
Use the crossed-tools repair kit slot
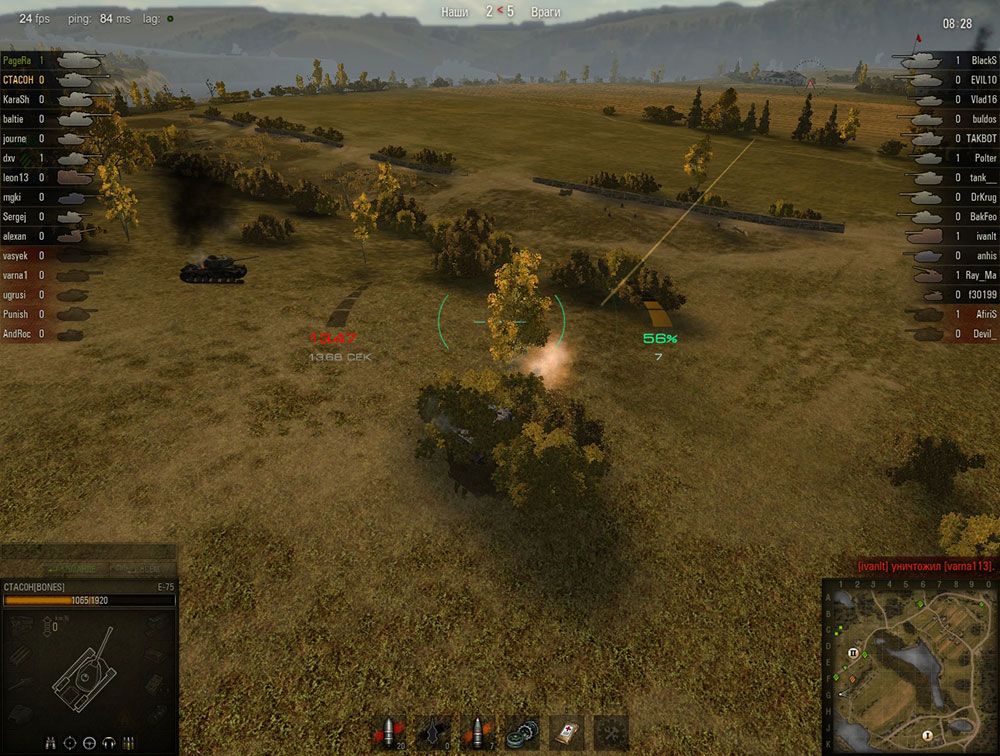(x=611, y=732)
